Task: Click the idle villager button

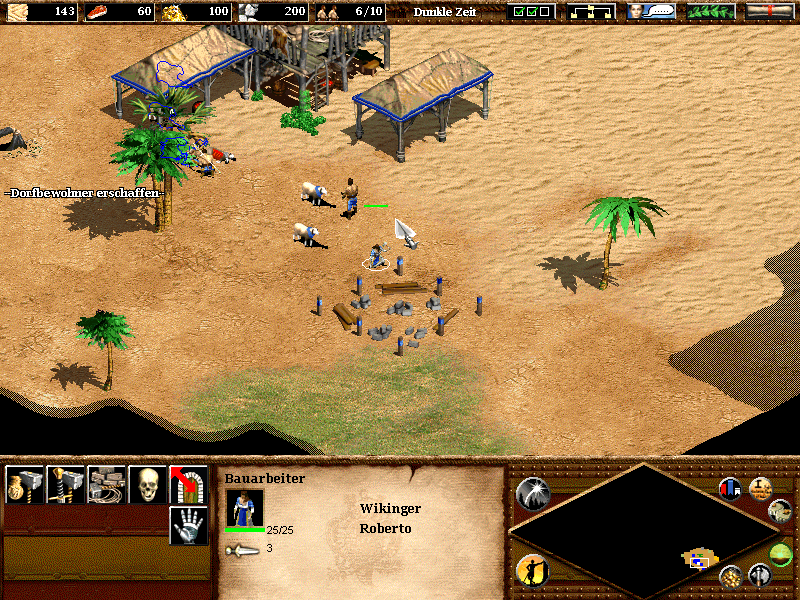Action: click(x=532, y=570)
